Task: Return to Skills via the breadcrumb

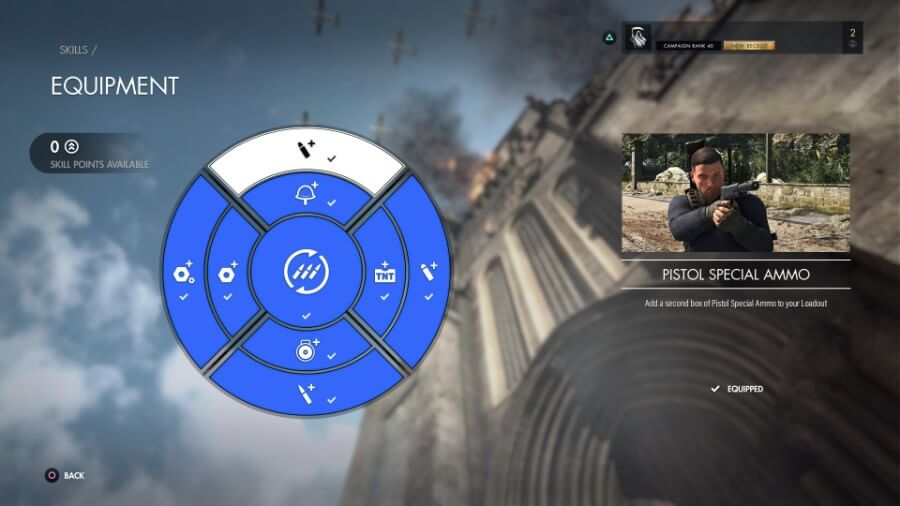Action: pos(74,49)
